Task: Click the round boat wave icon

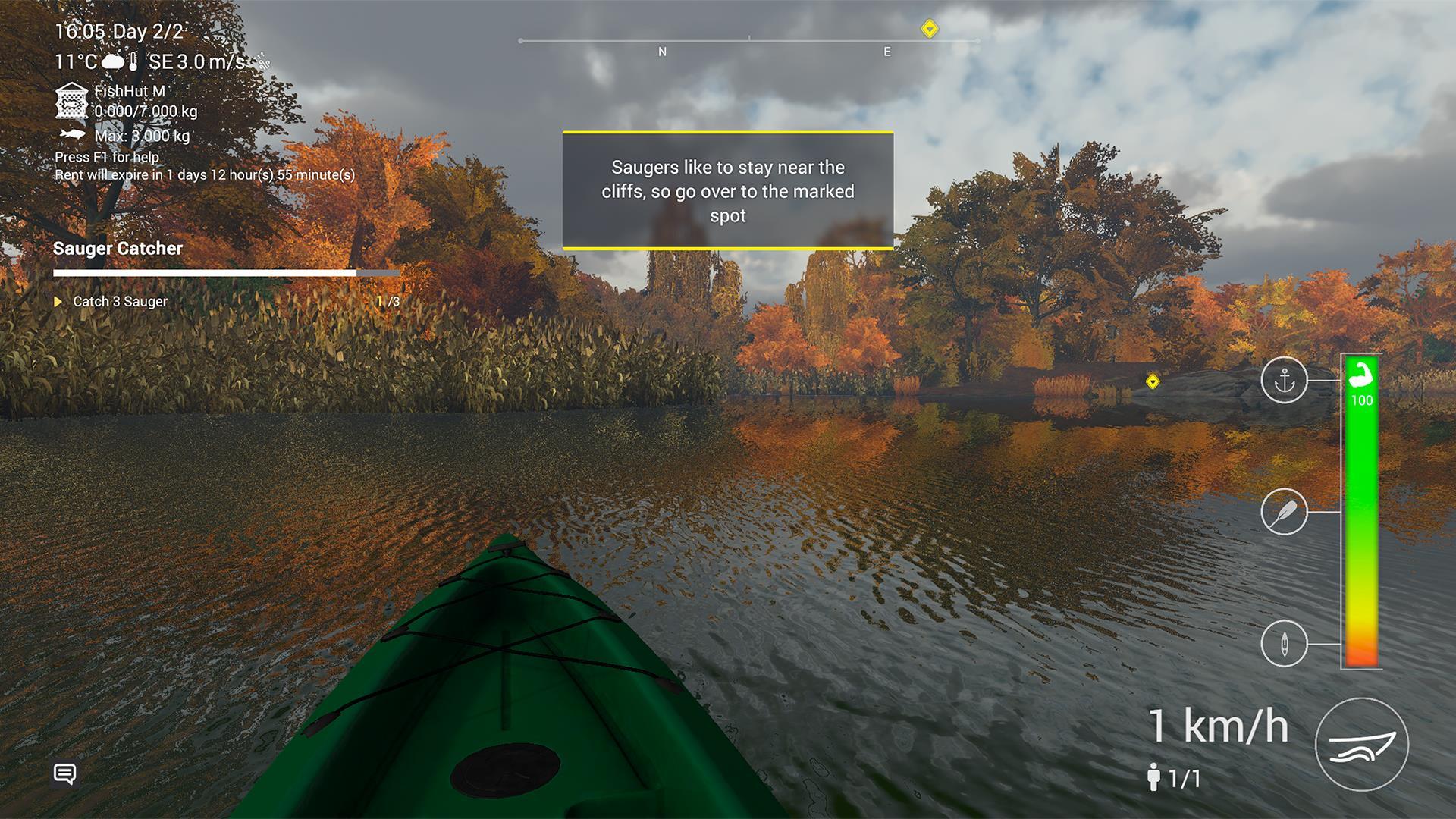Action: pos(1361,745)
